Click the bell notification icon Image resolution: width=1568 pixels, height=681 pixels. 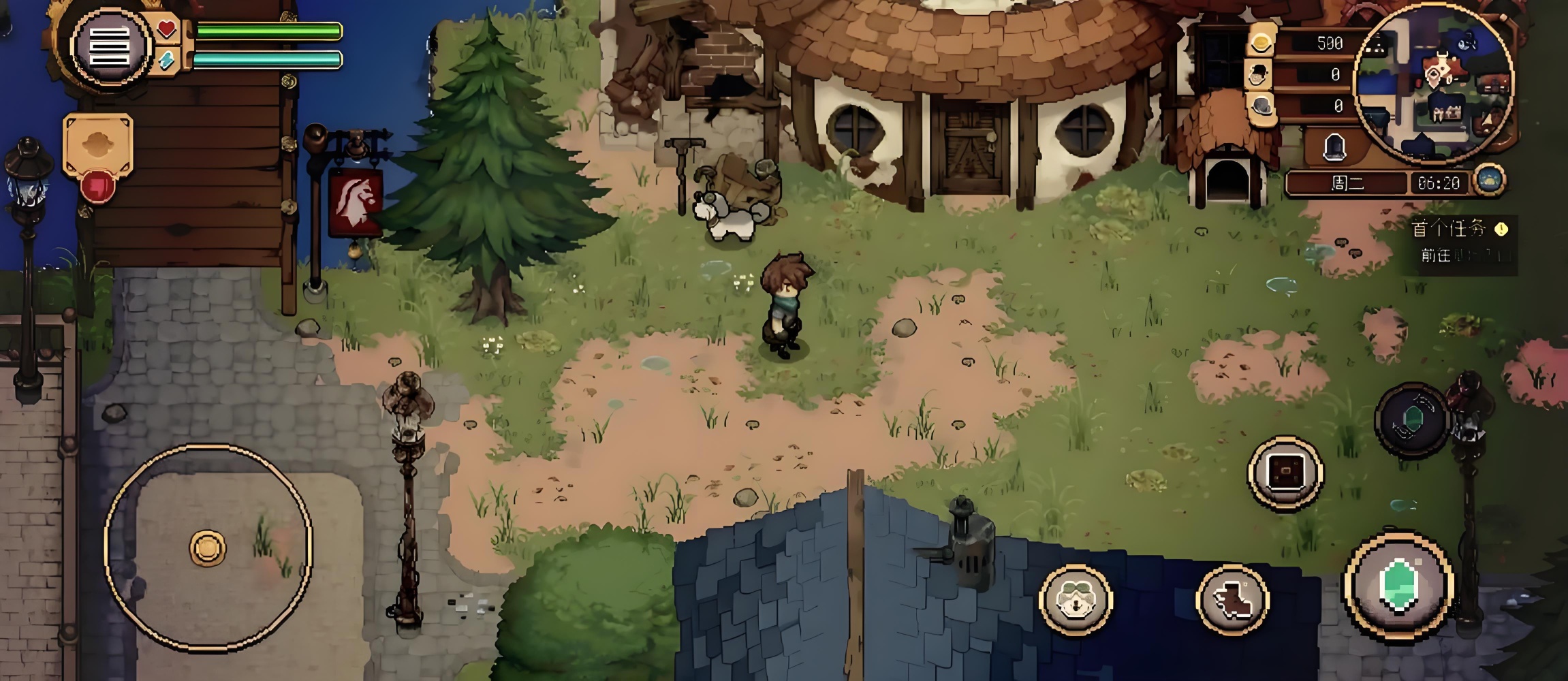point(1334,146)
